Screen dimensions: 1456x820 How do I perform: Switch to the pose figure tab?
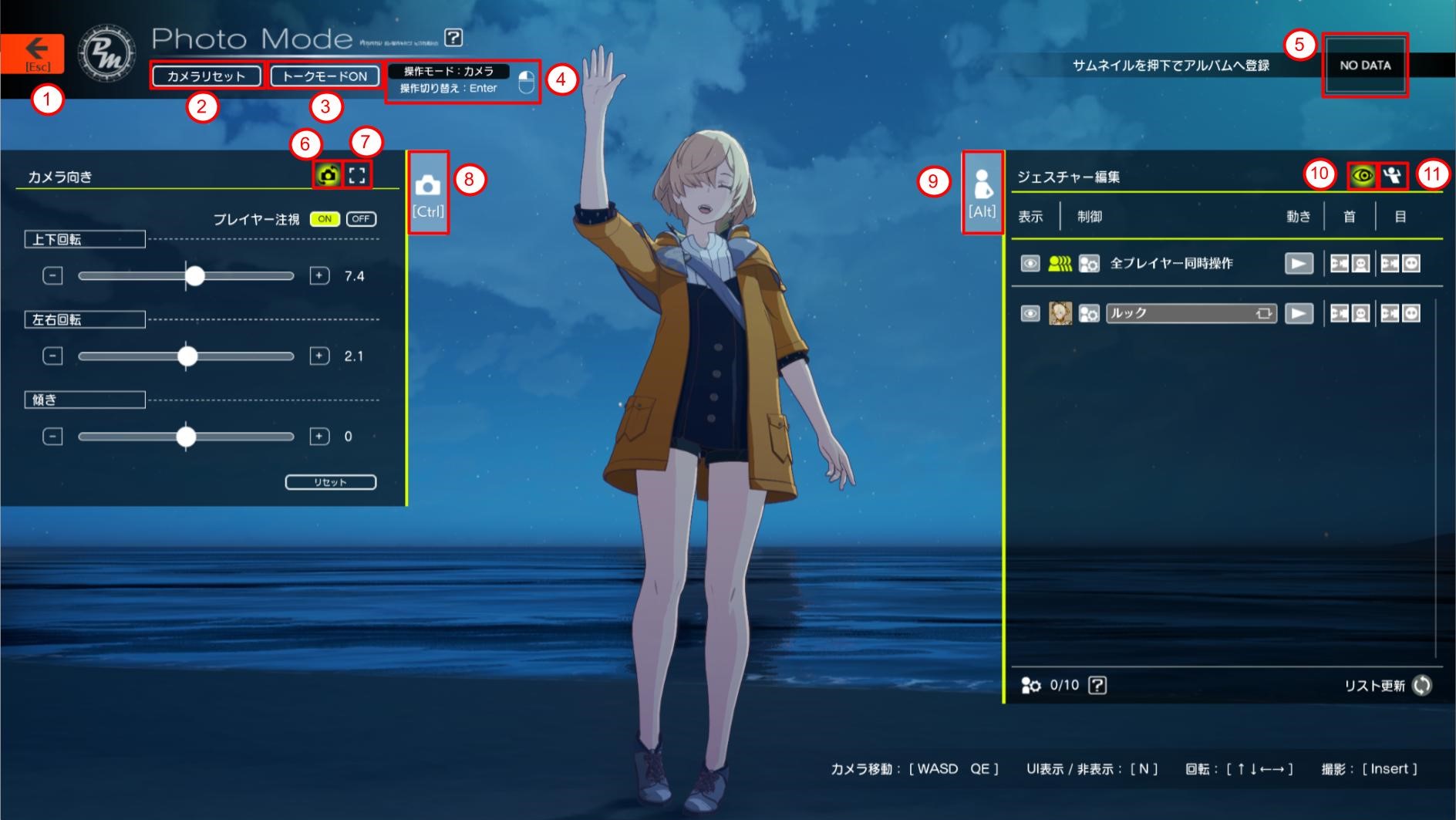pos(1392,176)
